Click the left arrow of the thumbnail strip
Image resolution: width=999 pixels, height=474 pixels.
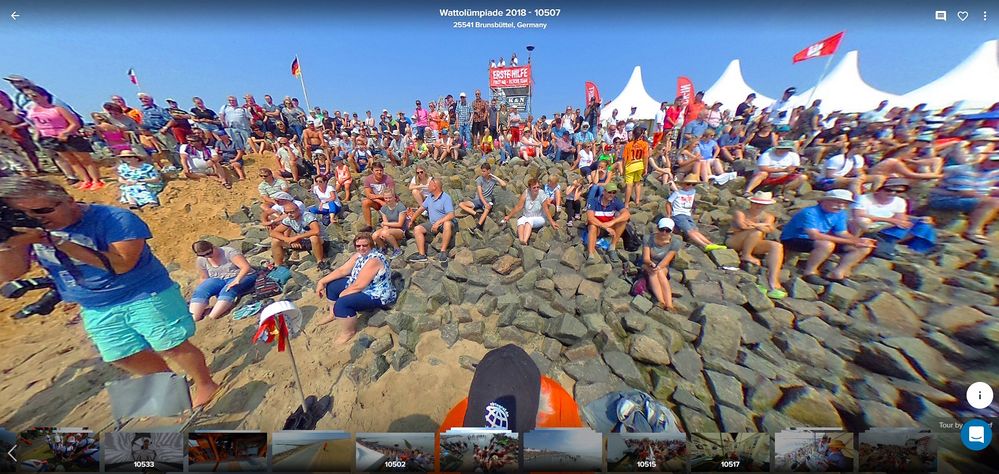pos(11,452)
